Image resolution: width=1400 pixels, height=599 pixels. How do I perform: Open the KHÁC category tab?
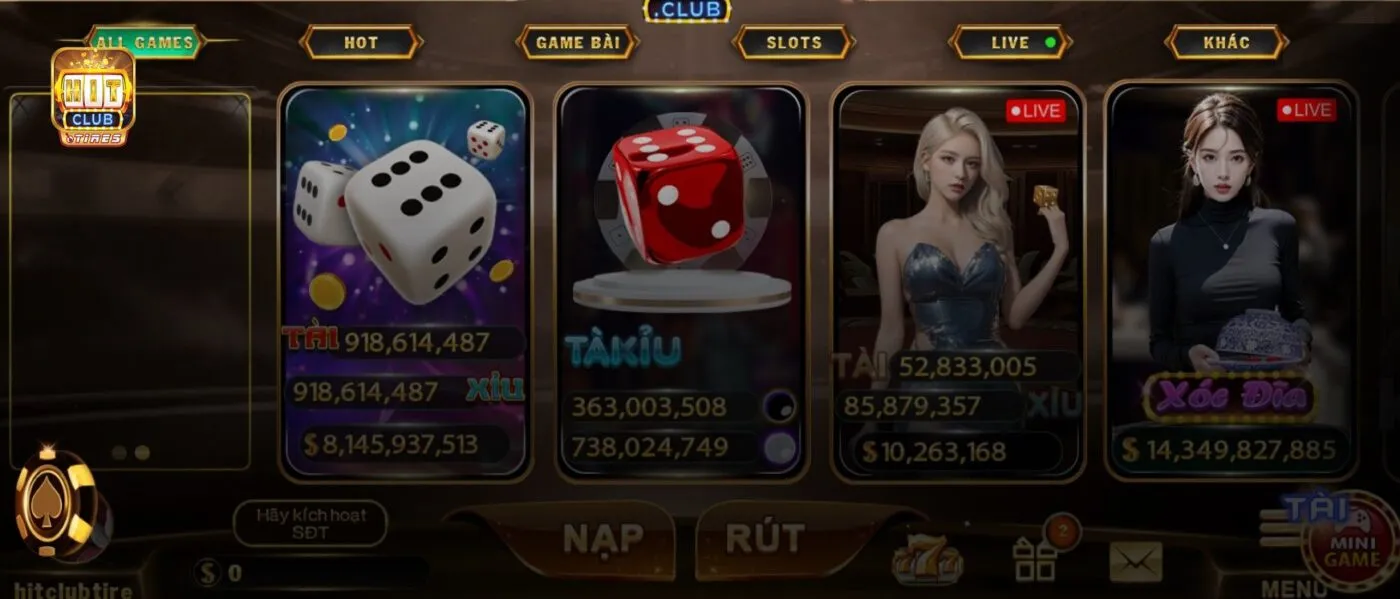pos(1227,43)
